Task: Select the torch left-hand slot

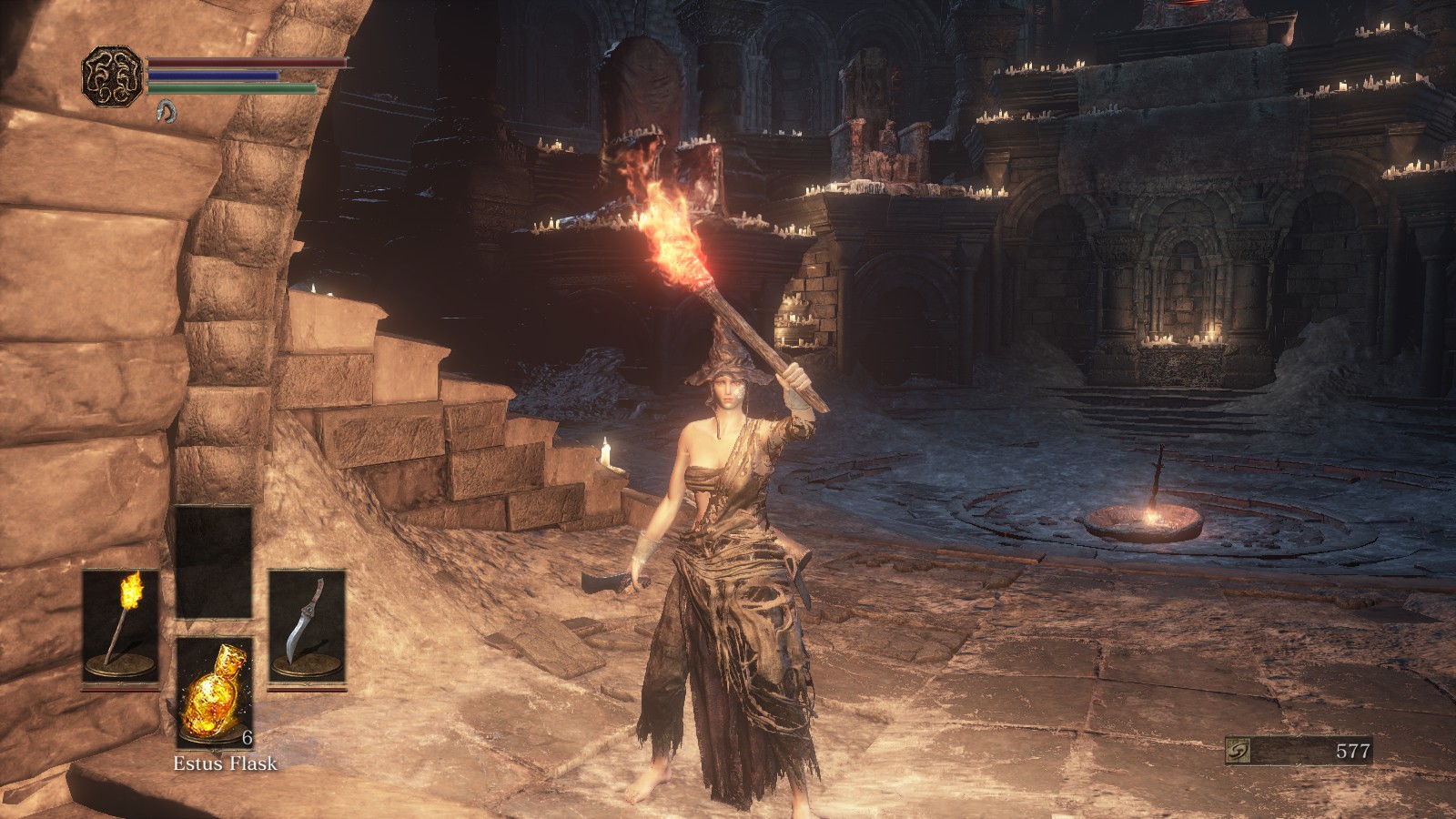Action: pyautogui.click(x=120, y=626)
